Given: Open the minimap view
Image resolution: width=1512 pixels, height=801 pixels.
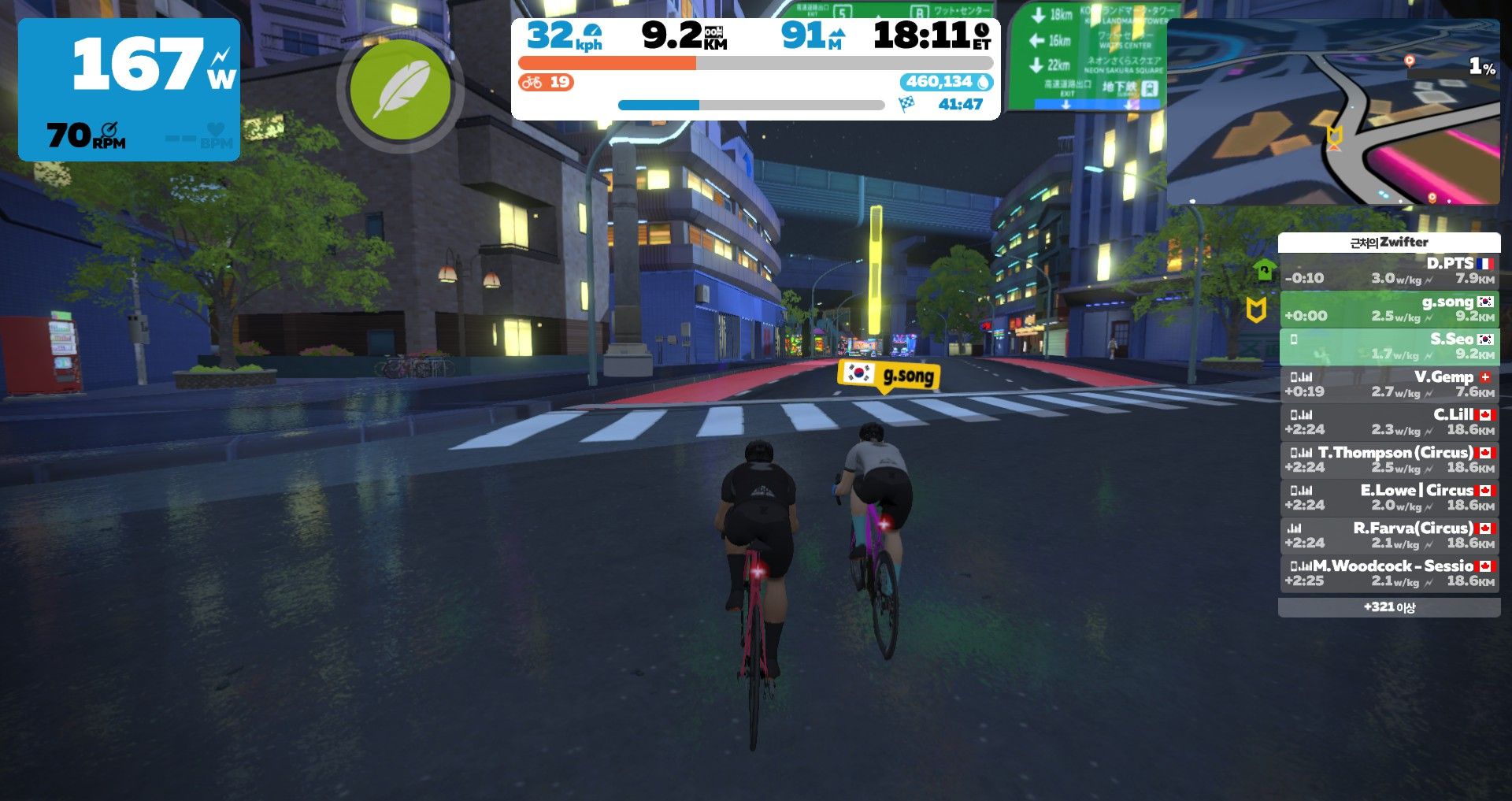Looking at the screenshot, I should pos(1332,112).
